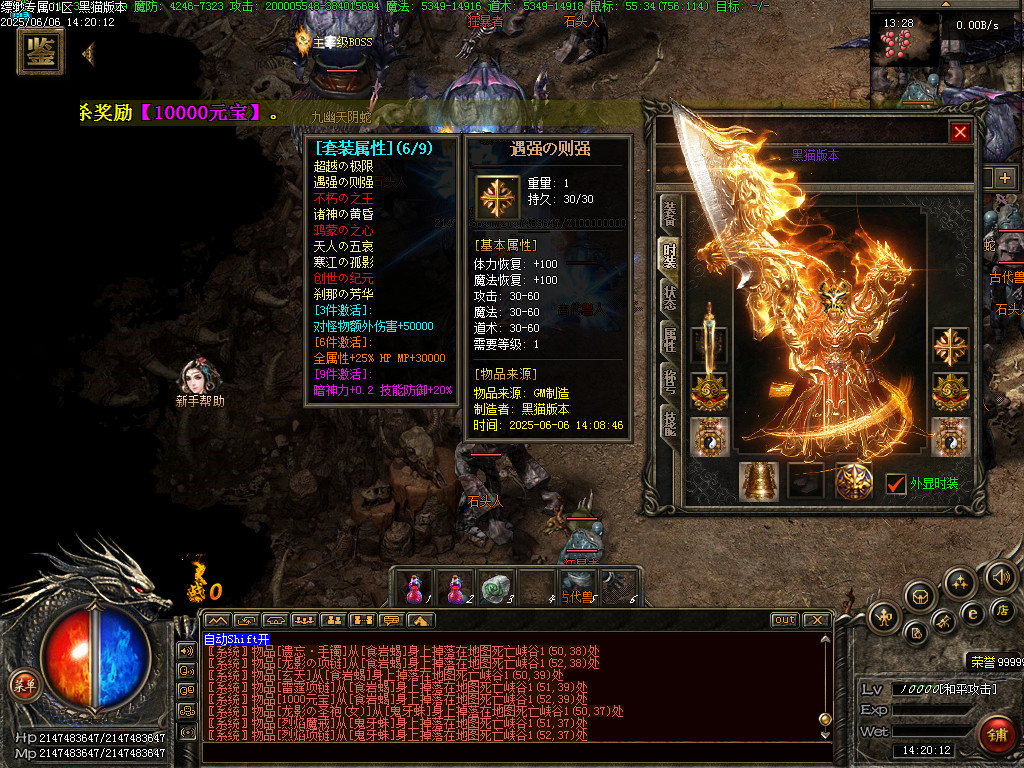Close the character equipment panel
Viewport: 1024px width, 768px height.
coord(960,132)
